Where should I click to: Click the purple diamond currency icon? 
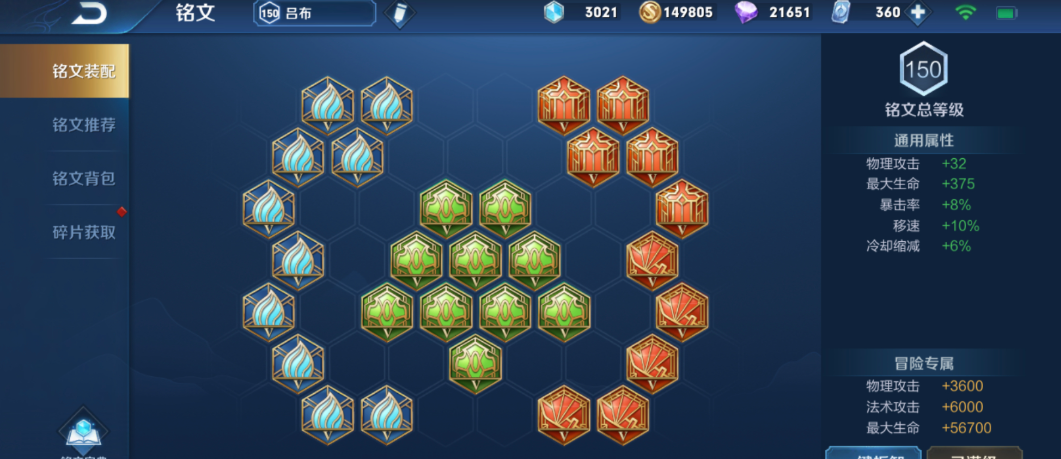746,13
